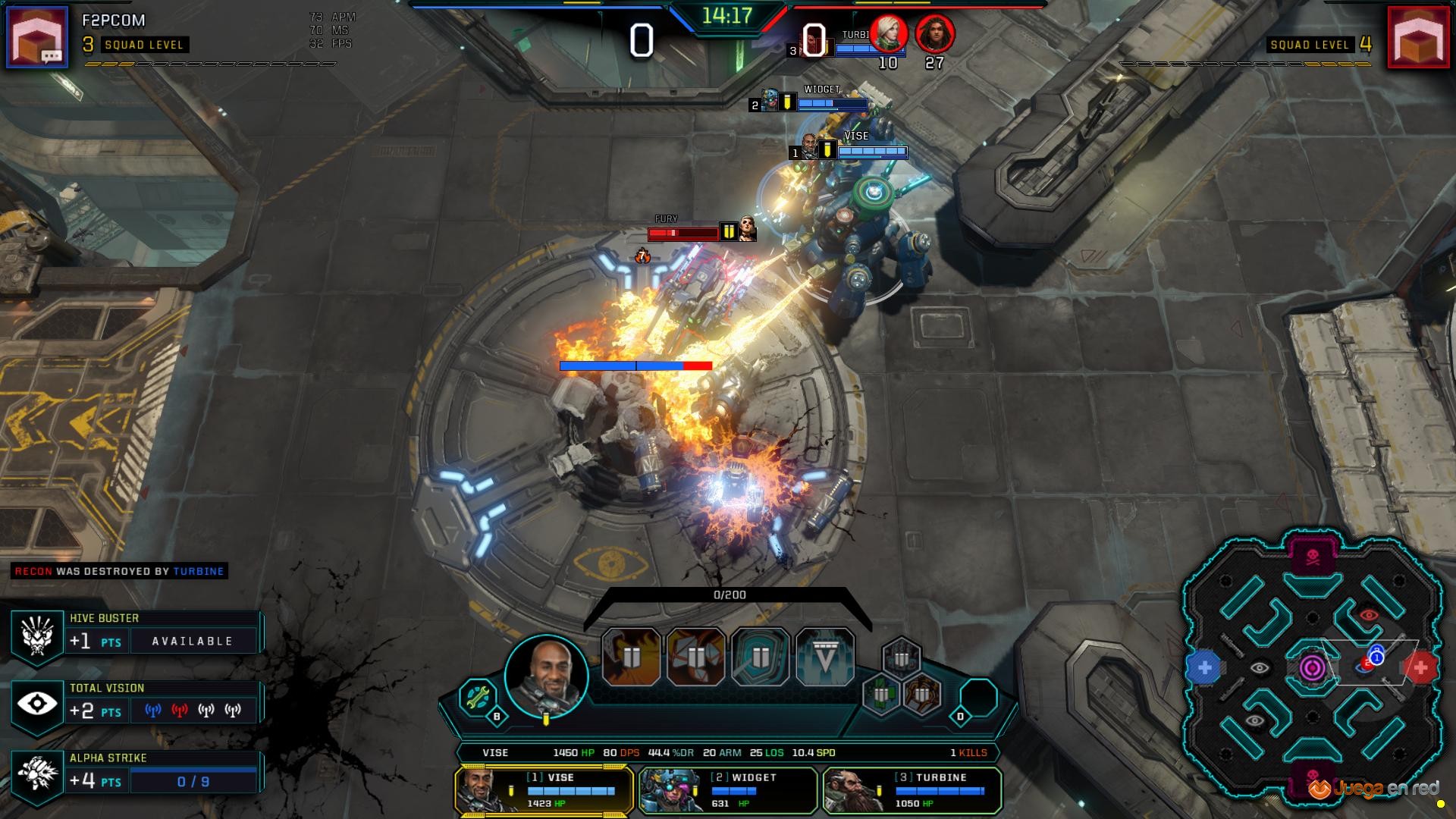Click the red base cross on the minimap
1456x819 pixels.
[x=1420, y=668]
